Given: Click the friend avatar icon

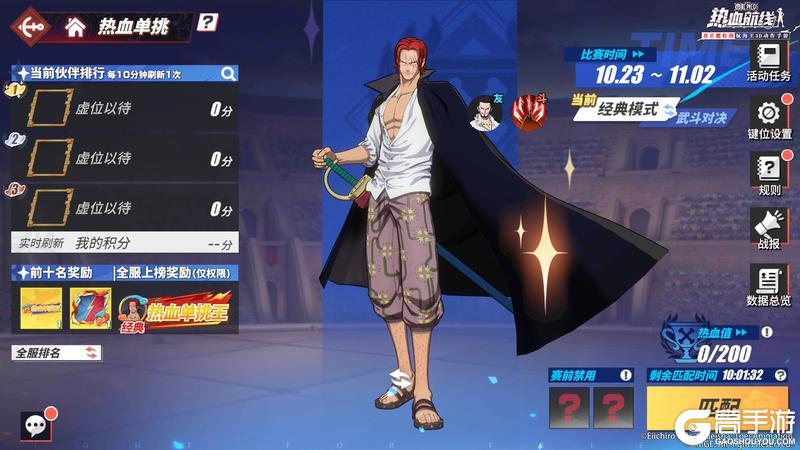Looking at the screenshot, I should tap(486, 112).
